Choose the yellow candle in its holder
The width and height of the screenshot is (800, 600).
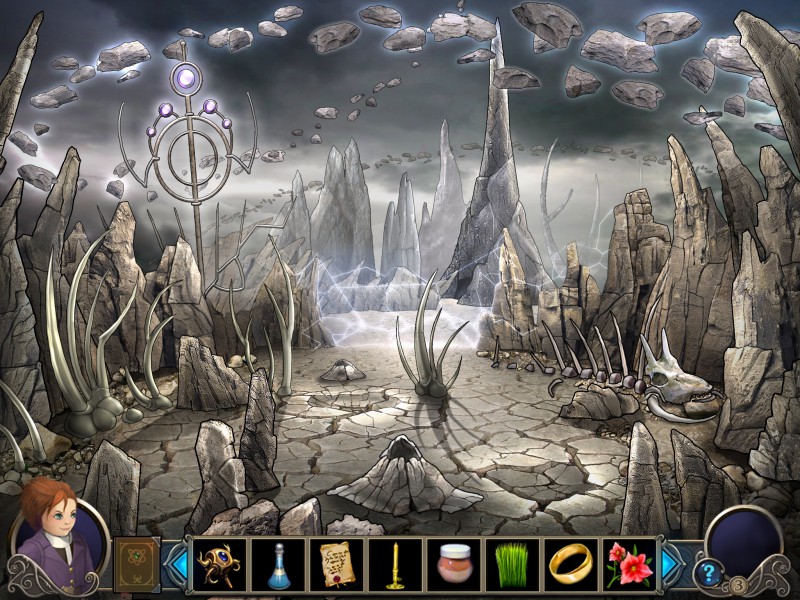(392, 565)
